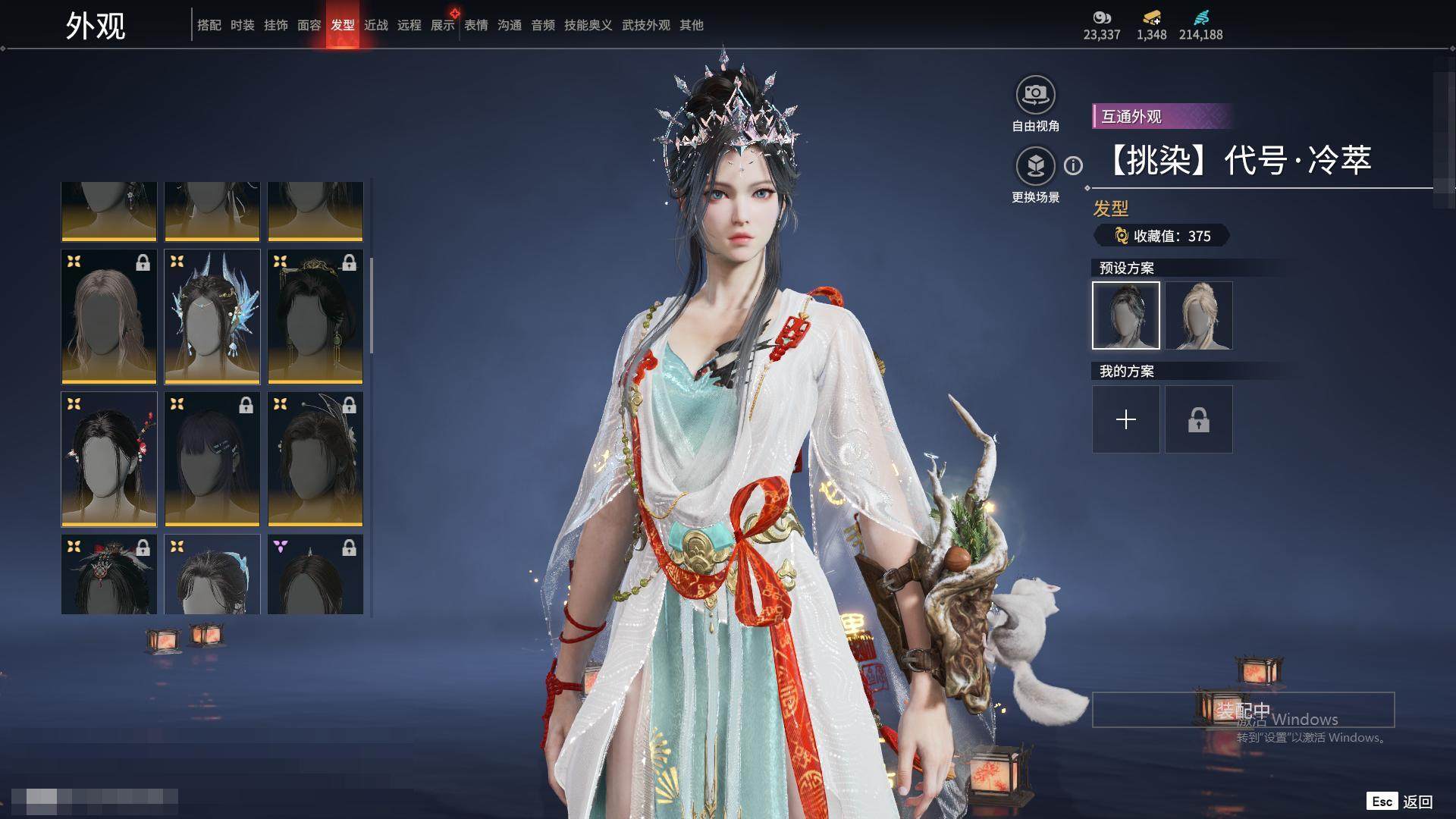Show the 展示 display tab
This screenshot has height=819, width=1456.
[x=443, y=25]
